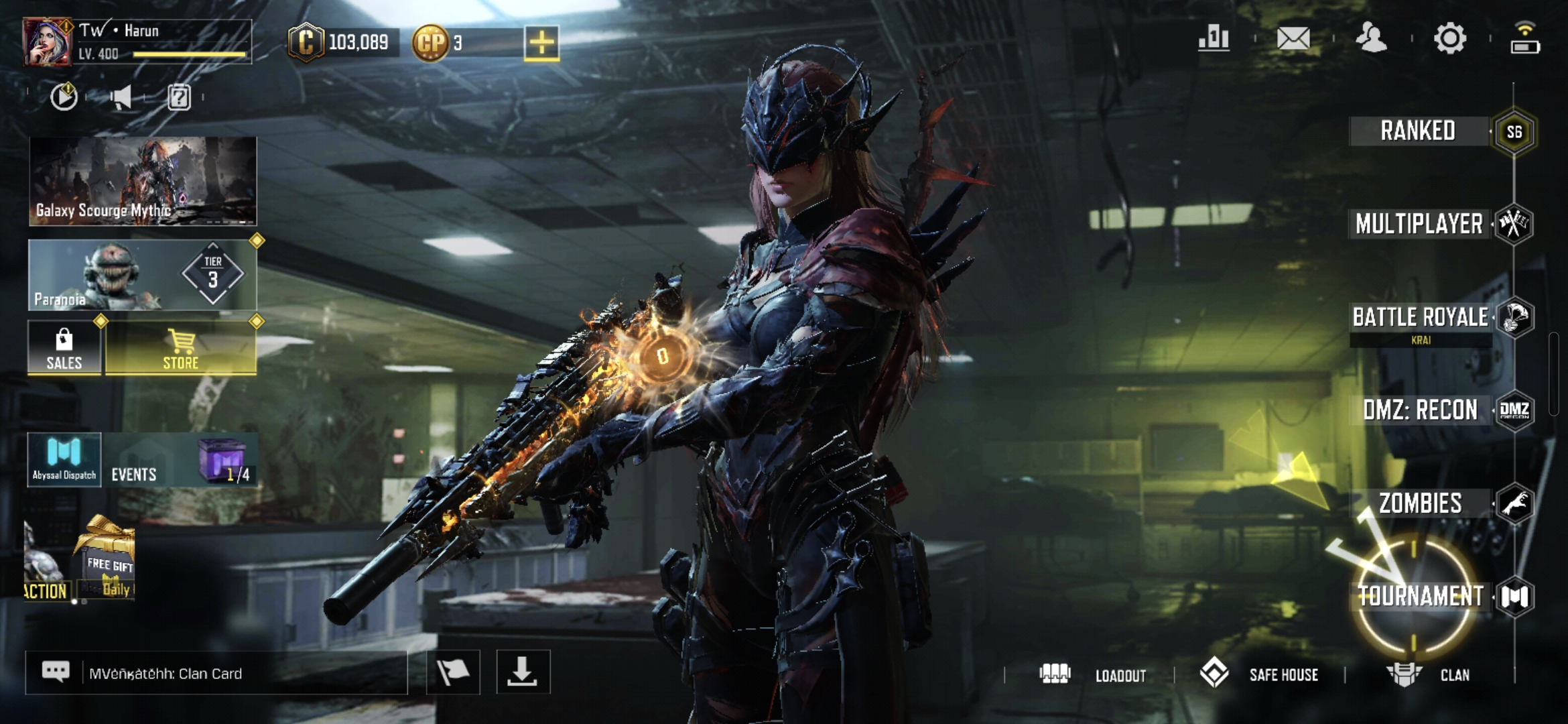Click the chat box message bar
Viewport: 1568px width, 724px height.
click(x=216, y=673)
